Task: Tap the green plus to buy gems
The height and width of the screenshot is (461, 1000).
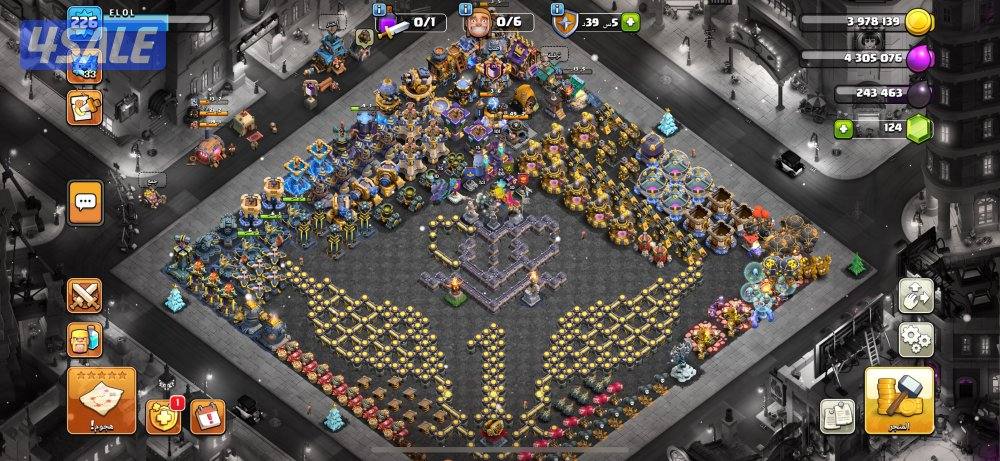Action: (844, 129)
